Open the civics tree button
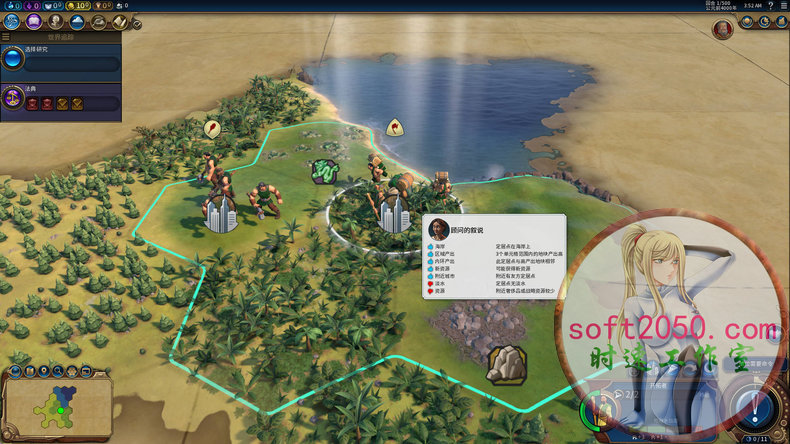 tap(33, 20)
